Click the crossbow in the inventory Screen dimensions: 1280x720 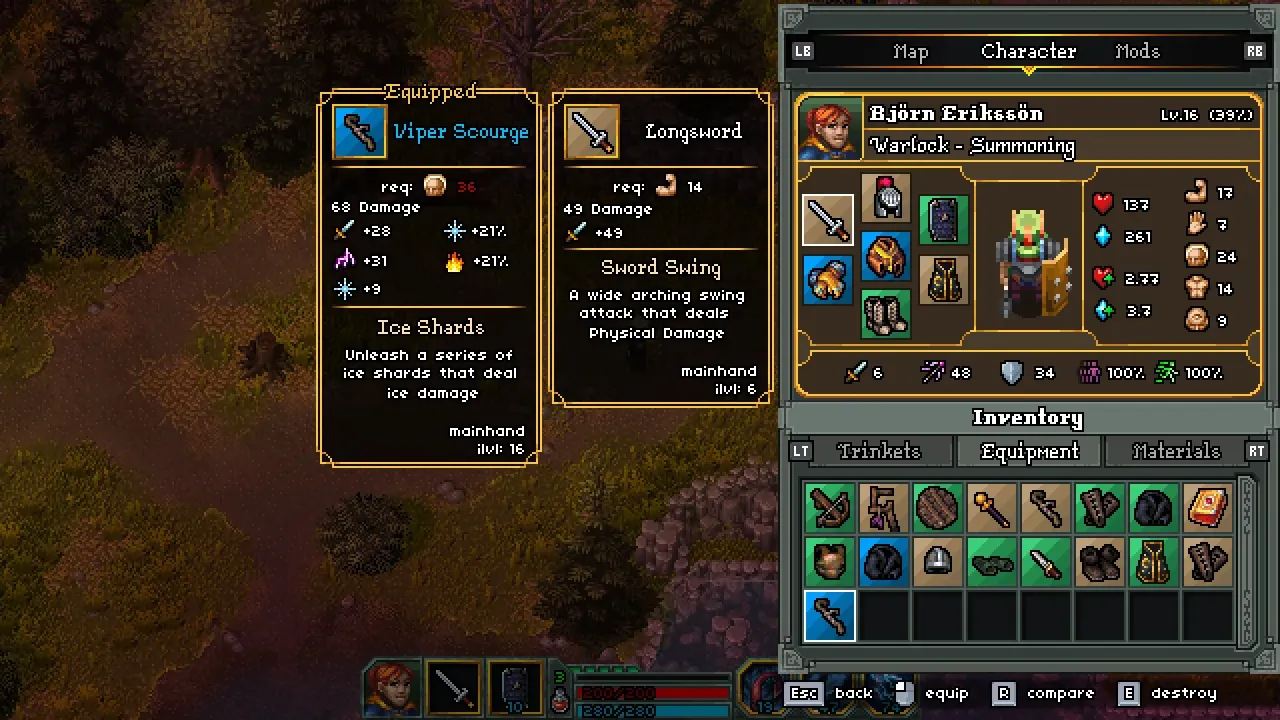pos(828,507)
